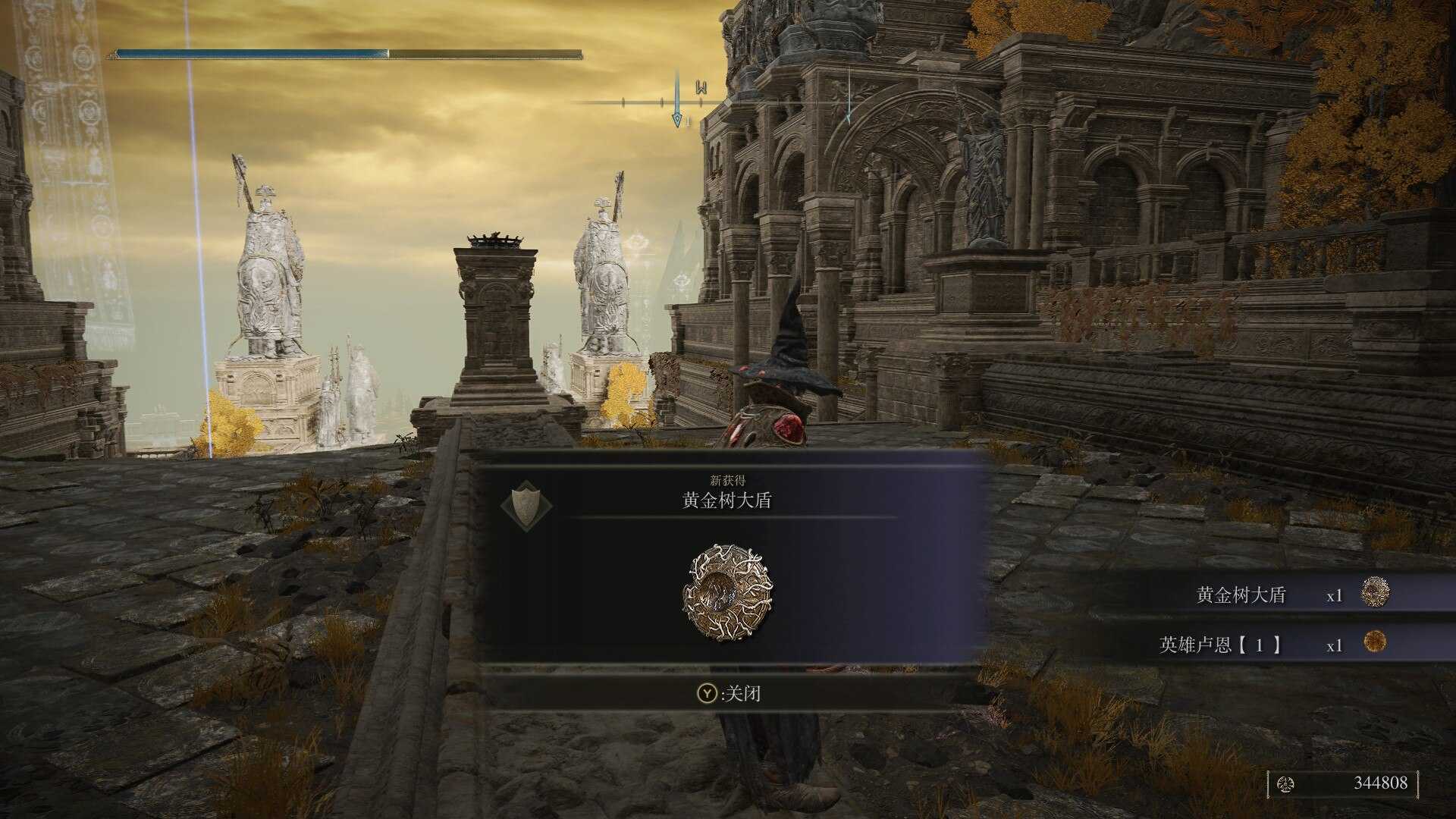Select the 黄金树大盾 shield image in popup
Image resolution: width=1456 pixels, height=819 pixels.
[x=727, y=591]
